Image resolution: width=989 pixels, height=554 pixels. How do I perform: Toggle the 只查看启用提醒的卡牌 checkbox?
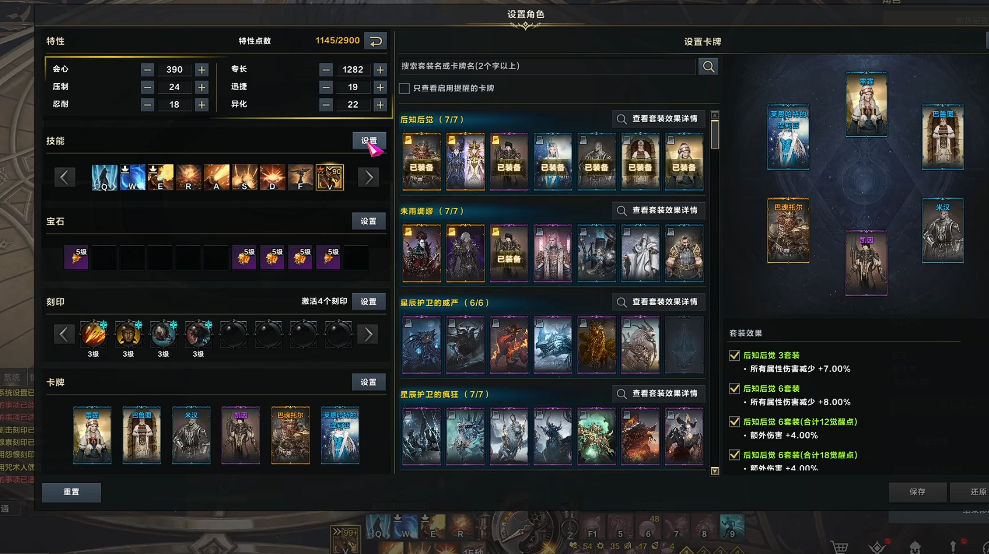point(404,88)
